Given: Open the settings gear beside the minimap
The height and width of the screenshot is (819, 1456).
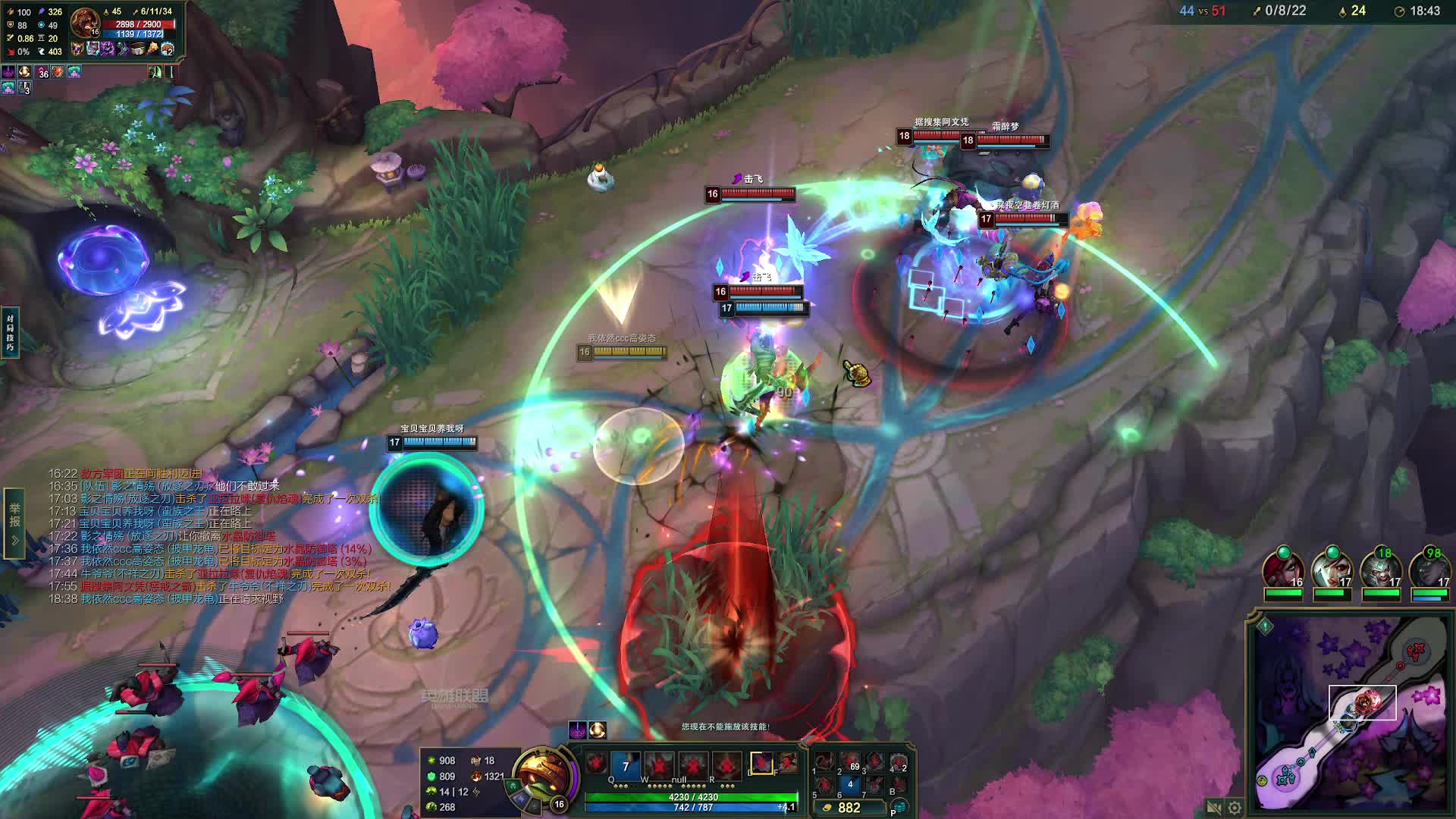Looking at the screenshot, I should click(x=1235, y=808).
